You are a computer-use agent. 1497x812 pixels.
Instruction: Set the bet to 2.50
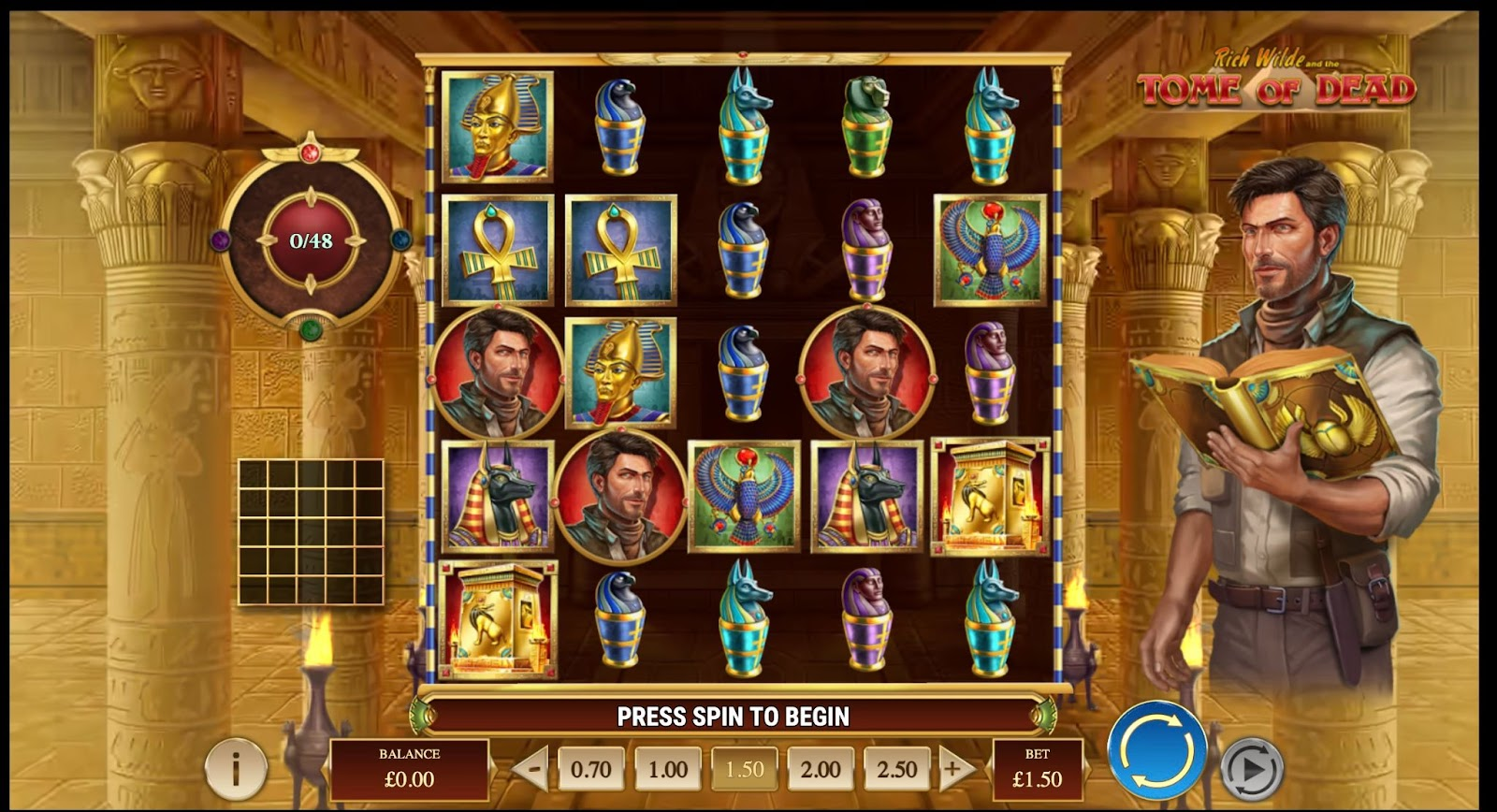point(896,770)
